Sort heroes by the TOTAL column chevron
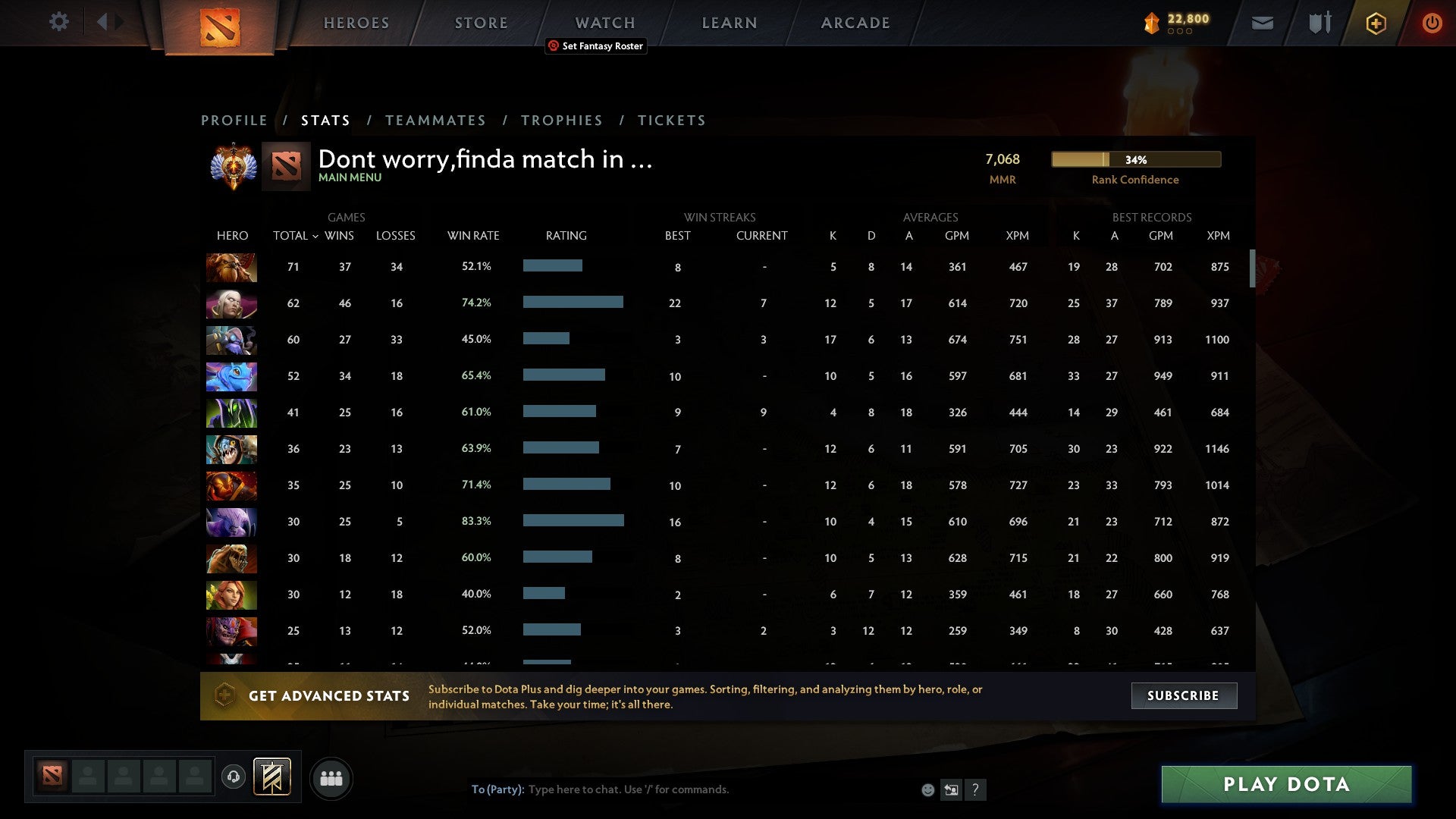The height and width of the screenshot is (819, 1456). 317,236
